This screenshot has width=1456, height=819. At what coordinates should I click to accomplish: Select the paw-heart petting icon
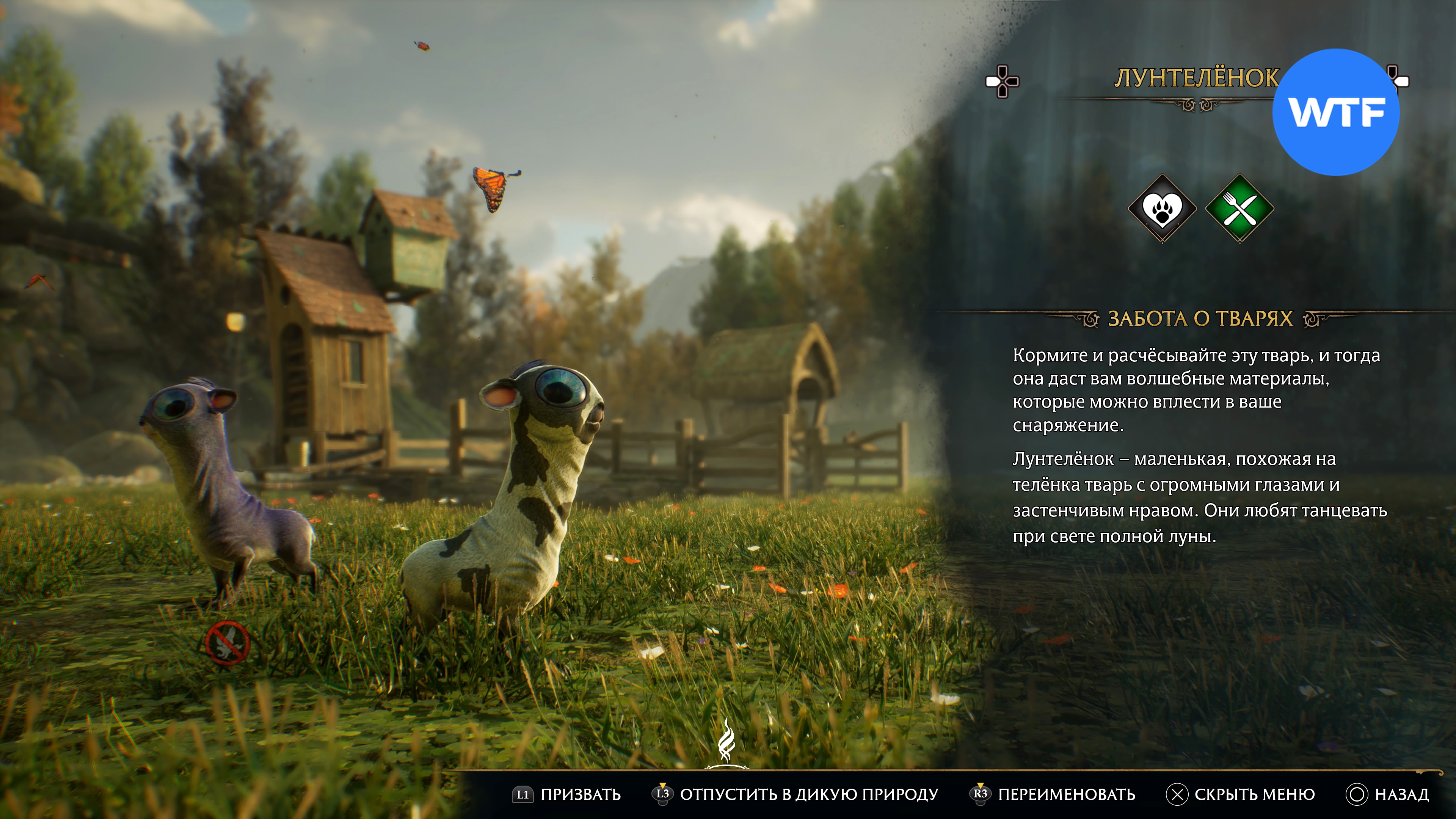point(1162,209)
